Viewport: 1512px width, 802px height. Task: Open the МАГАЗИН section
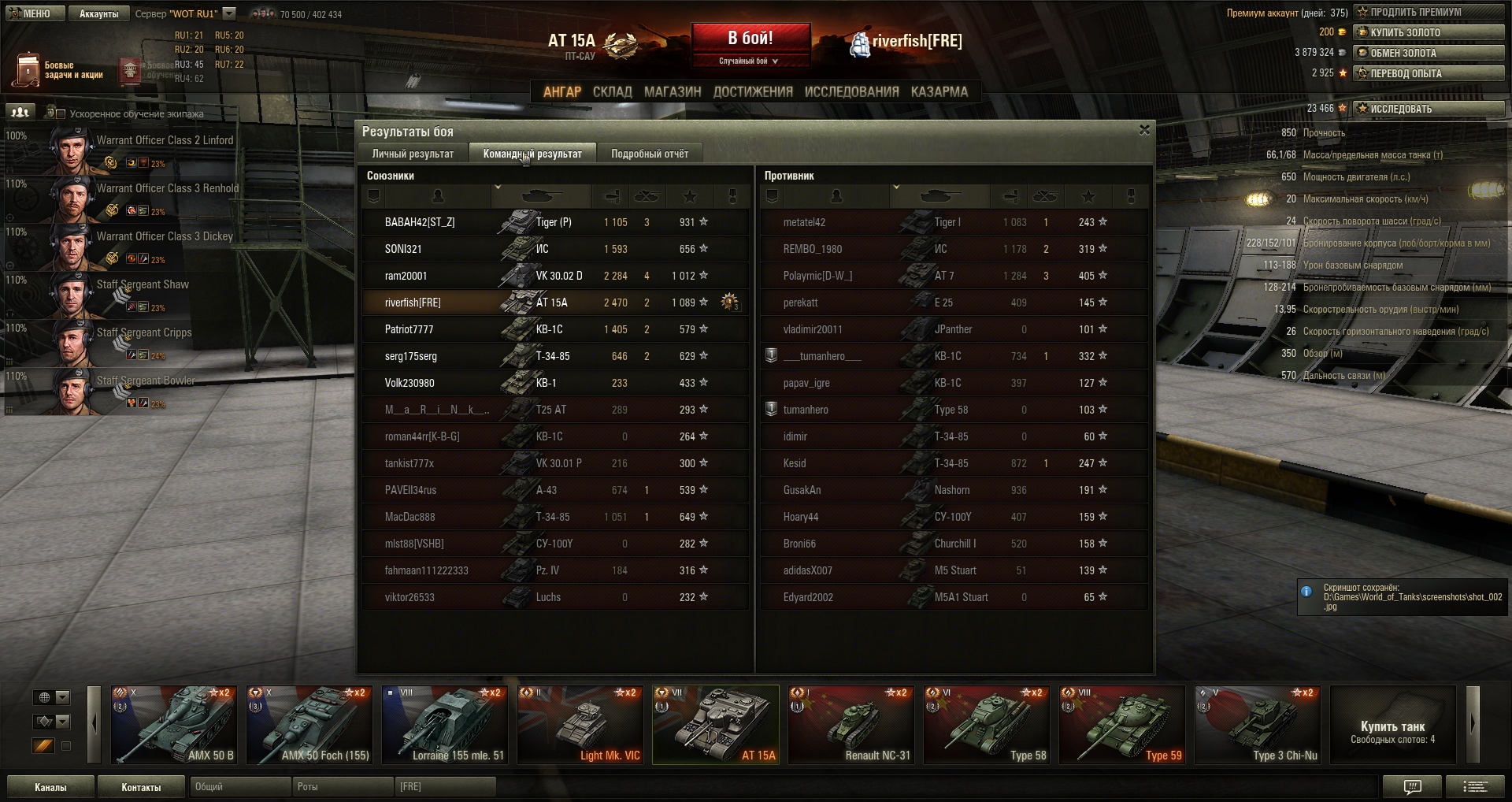tap(672, 91)
